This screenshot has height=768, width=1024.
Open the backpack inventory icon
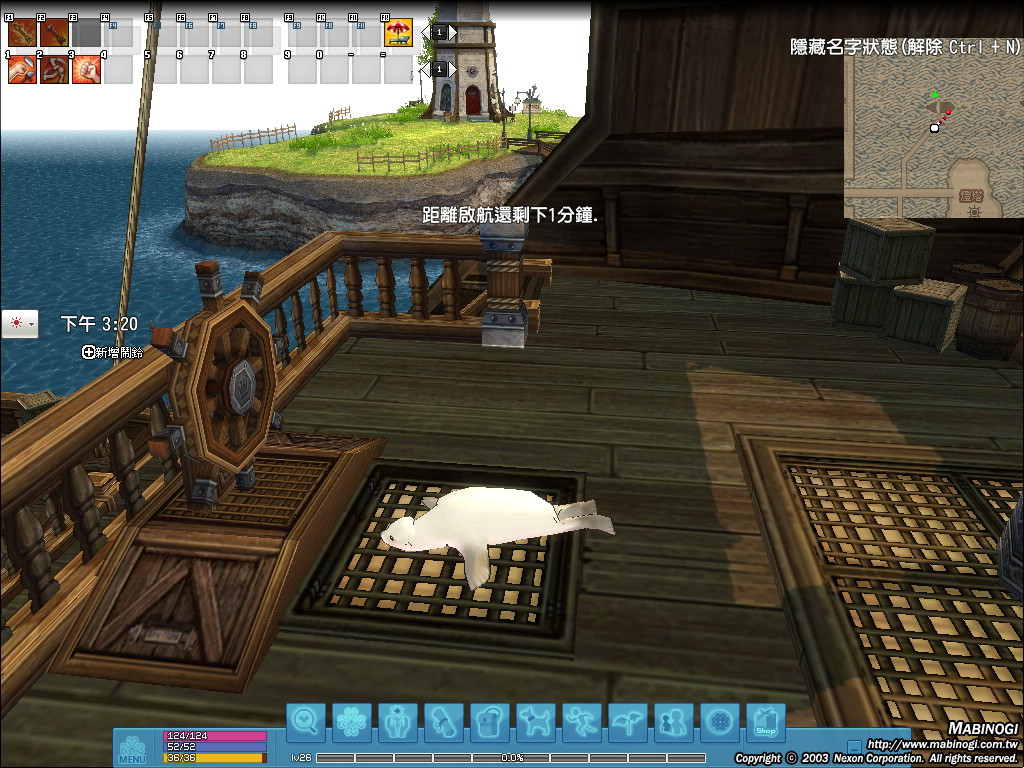490,721
